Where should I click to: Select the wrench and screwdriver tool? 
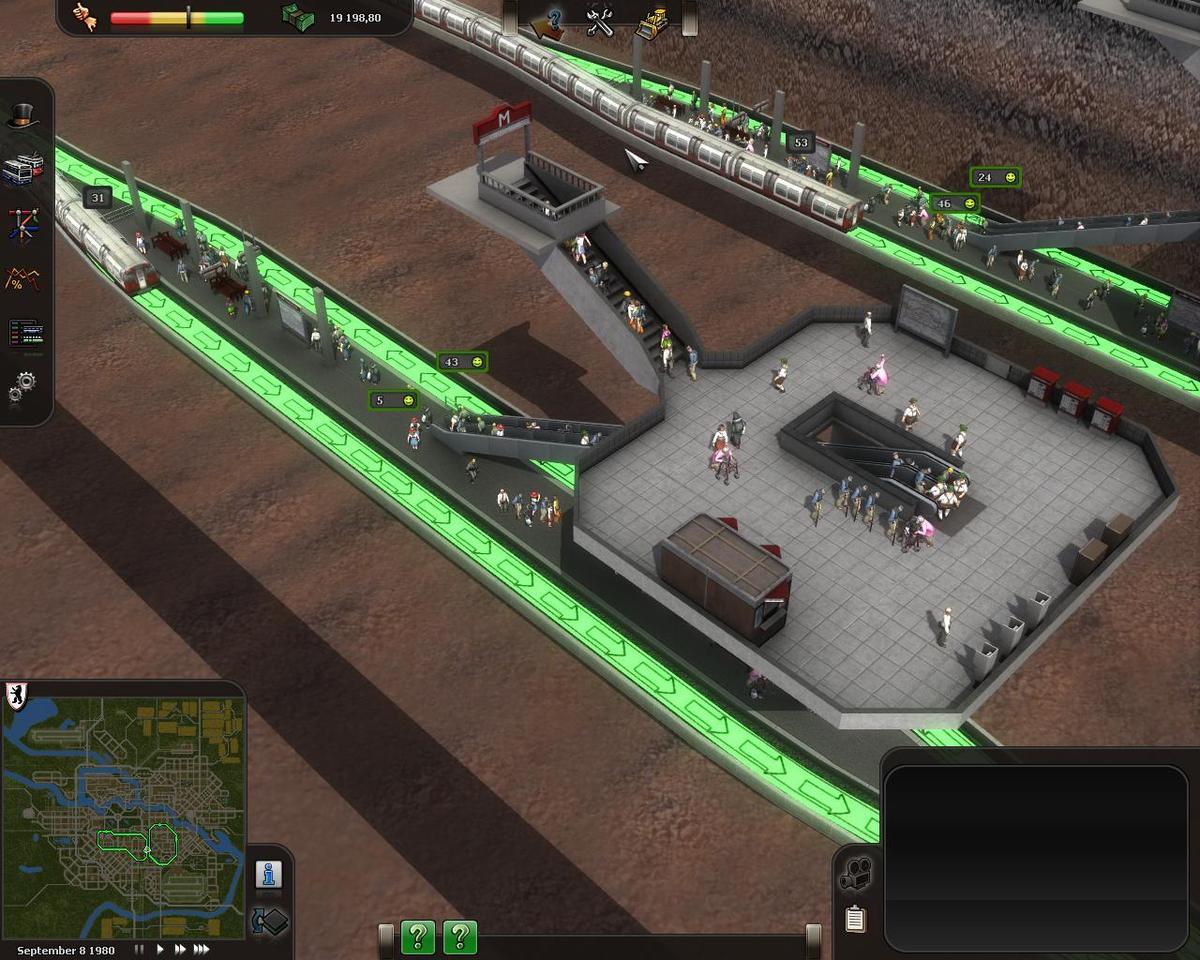coord(600,22)
